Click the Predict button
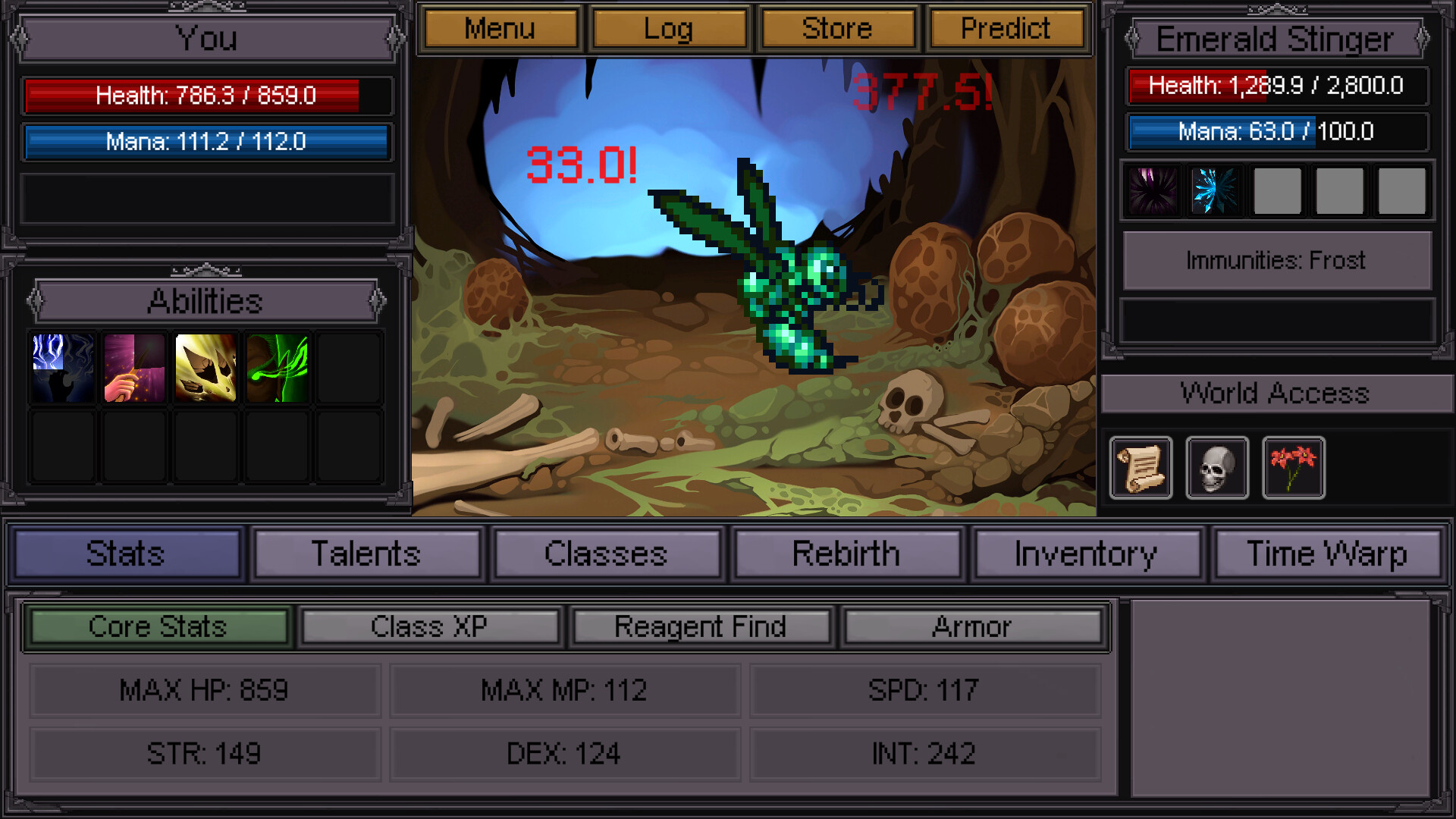The image size is (1456, 819). click(1006, 28)
